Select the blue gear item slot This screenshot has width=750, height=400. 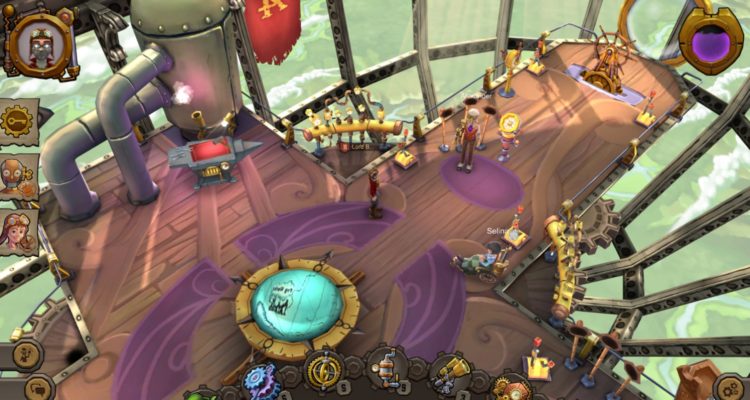pos(263,381)
